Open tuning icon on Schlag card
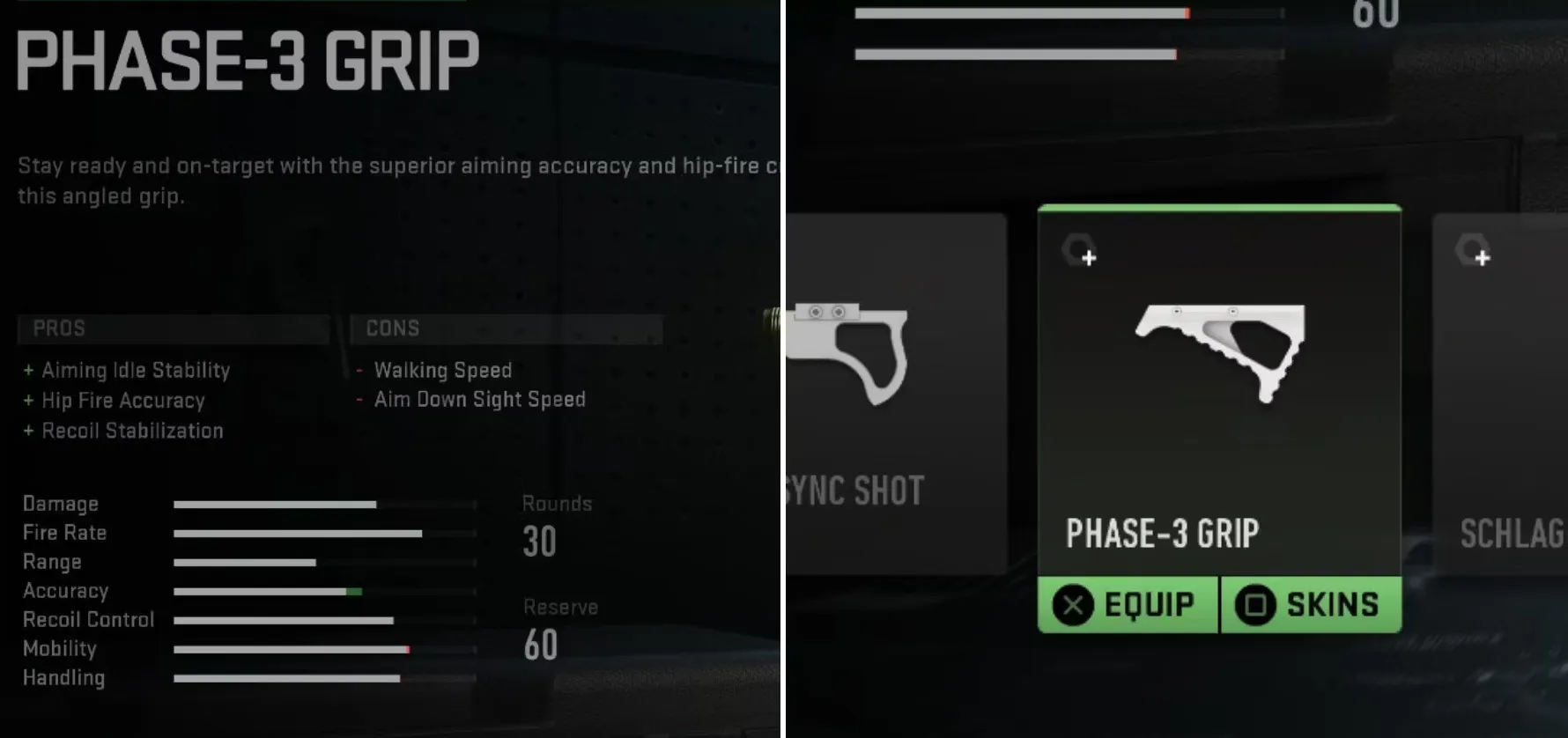This screenshot has height=738, width=1568. tap(1474, 251)
